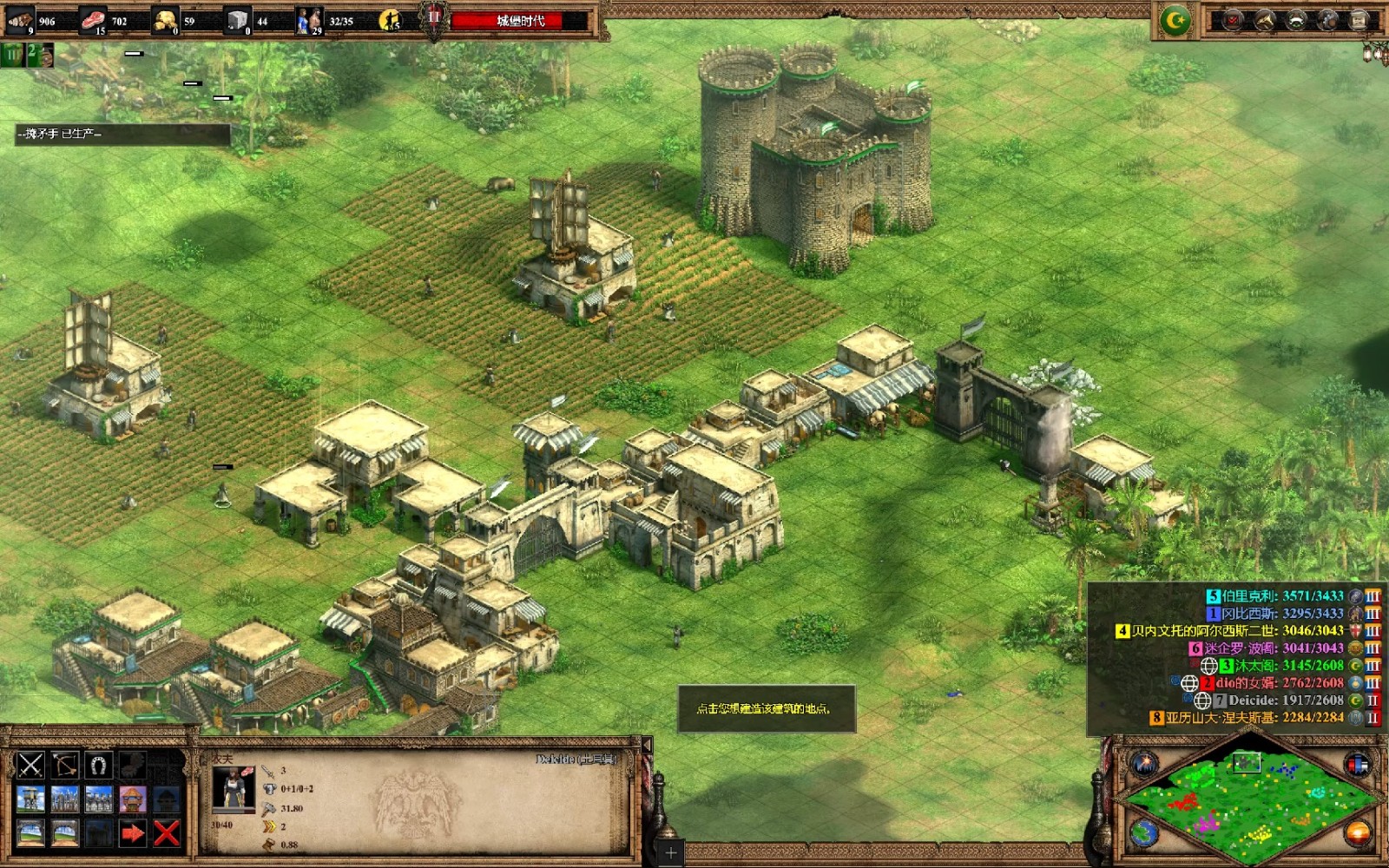The image size is (1389, 868).
Task: Click the sunset orb button beside minimap
Action: tap(1357, 833)
